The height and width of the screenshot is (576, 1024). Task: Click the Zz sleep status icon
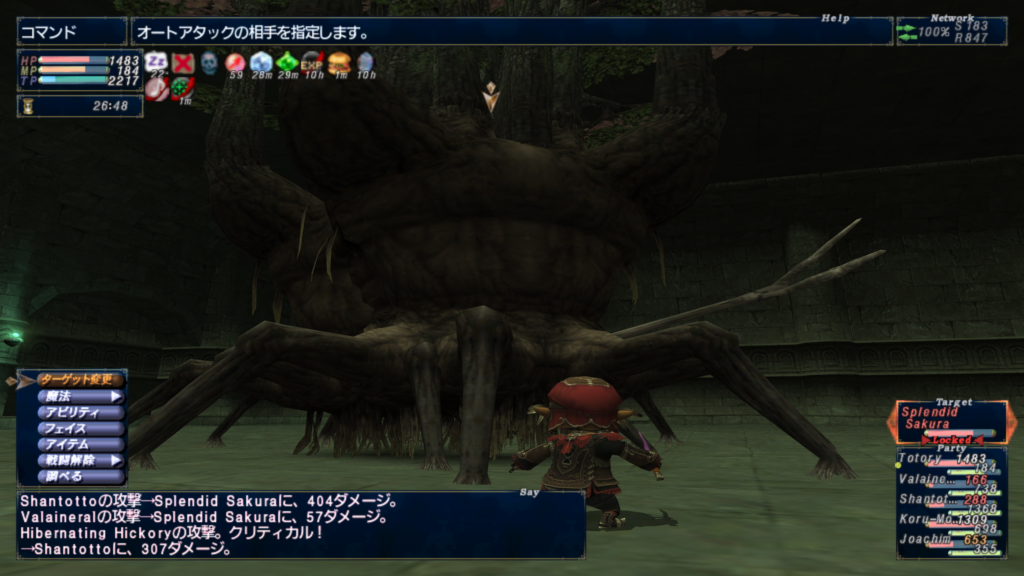pyautogui.click(x=156, y=62)
